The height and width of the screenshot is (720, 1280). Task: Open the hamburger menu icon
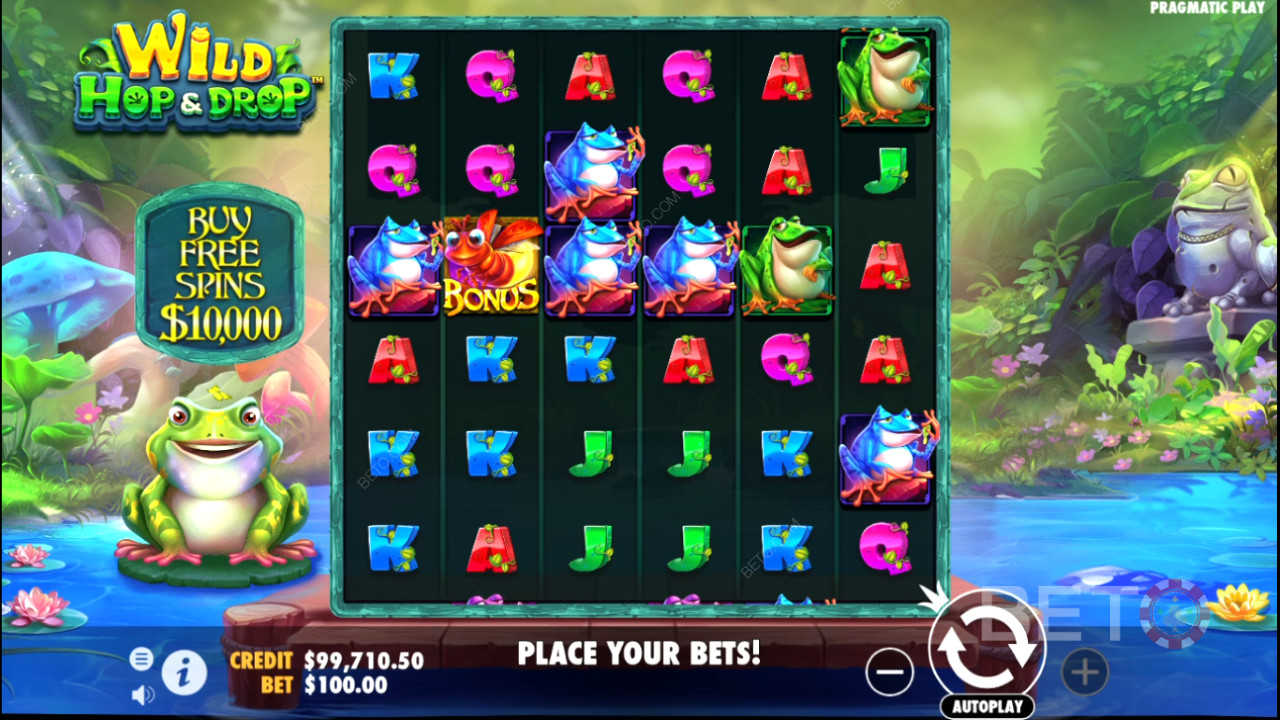point(142,658)
